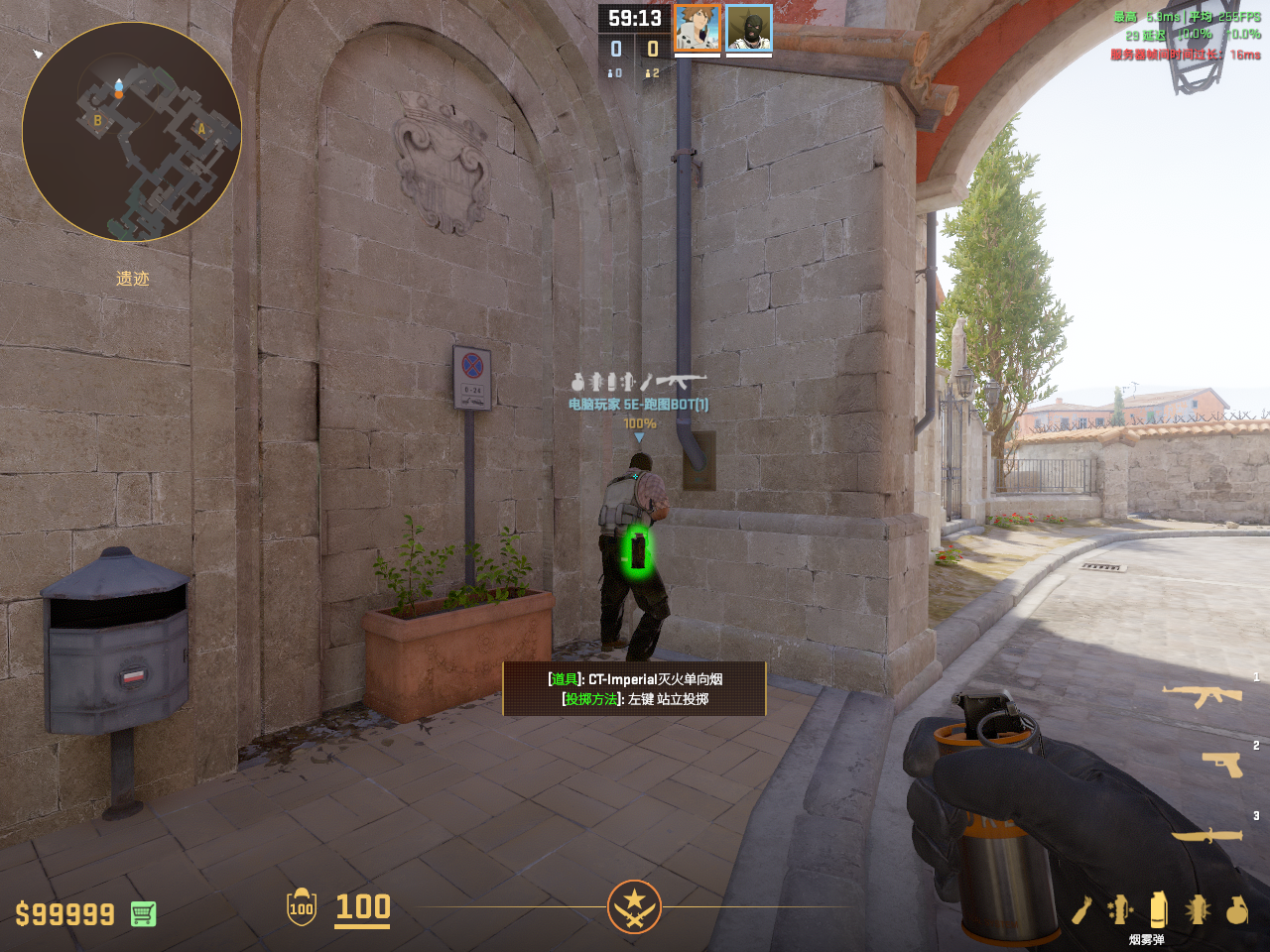Screen dimensions: 1270x952
Task: Select the highlighted smoke grenade icon
Action: [1158, 908]
